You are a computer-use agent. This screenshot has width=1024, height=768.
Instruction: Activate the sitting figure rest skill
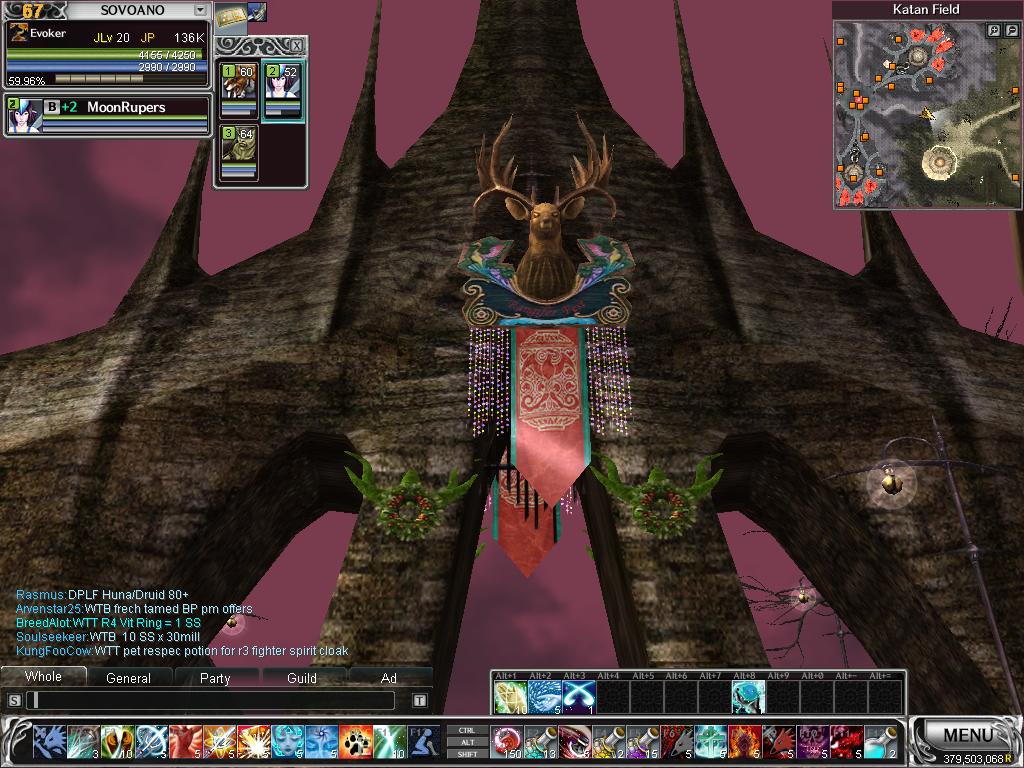(423, 741)
